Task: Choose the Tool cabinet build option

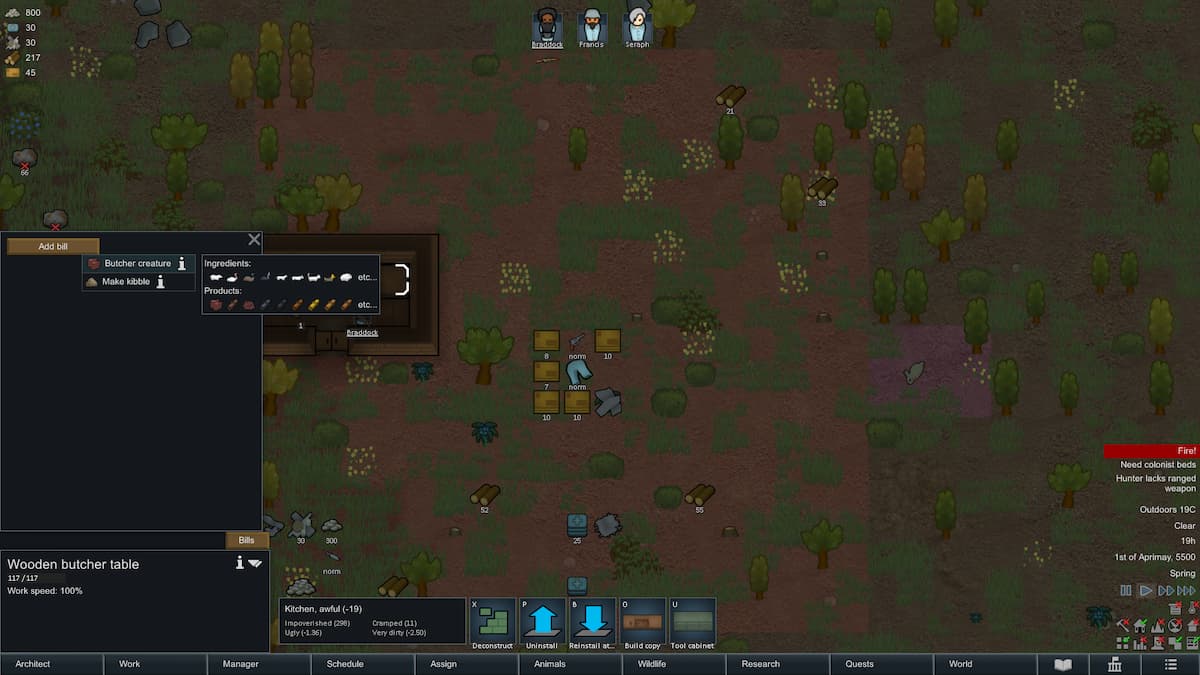Action: (x=692, y=623)
